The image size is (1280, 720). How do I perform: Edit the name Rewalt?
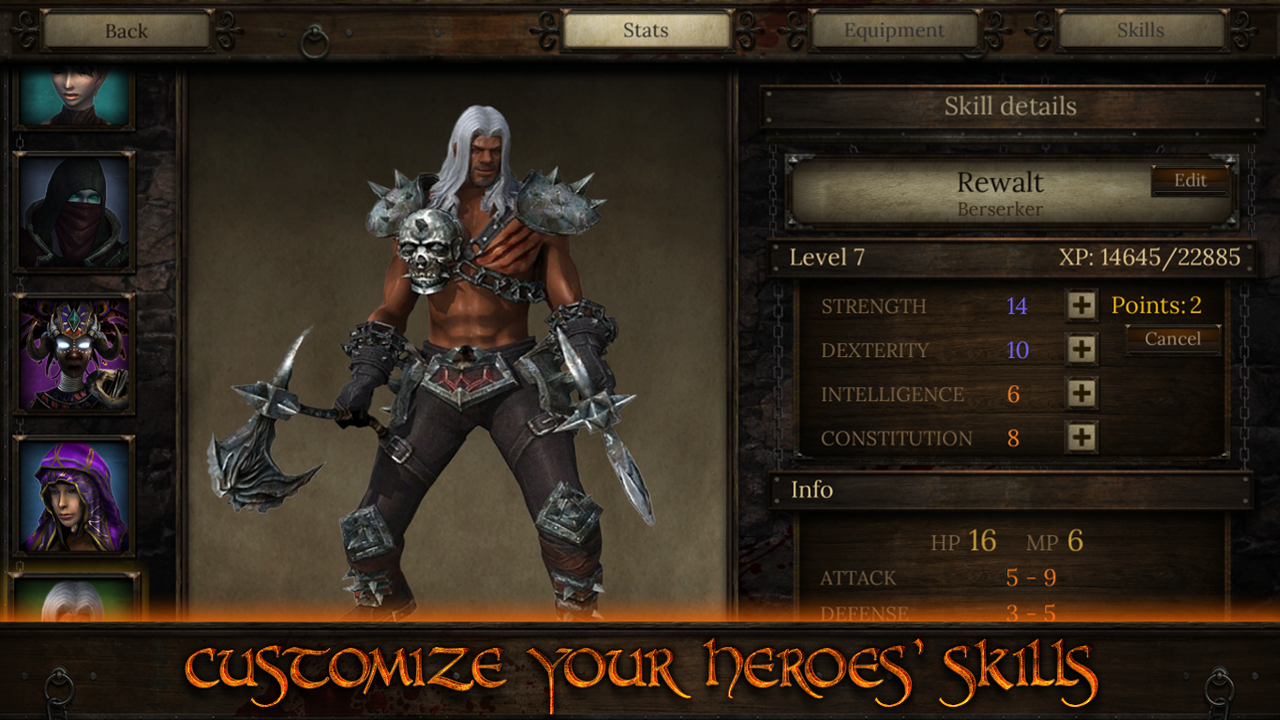(x=1189, y=181)
